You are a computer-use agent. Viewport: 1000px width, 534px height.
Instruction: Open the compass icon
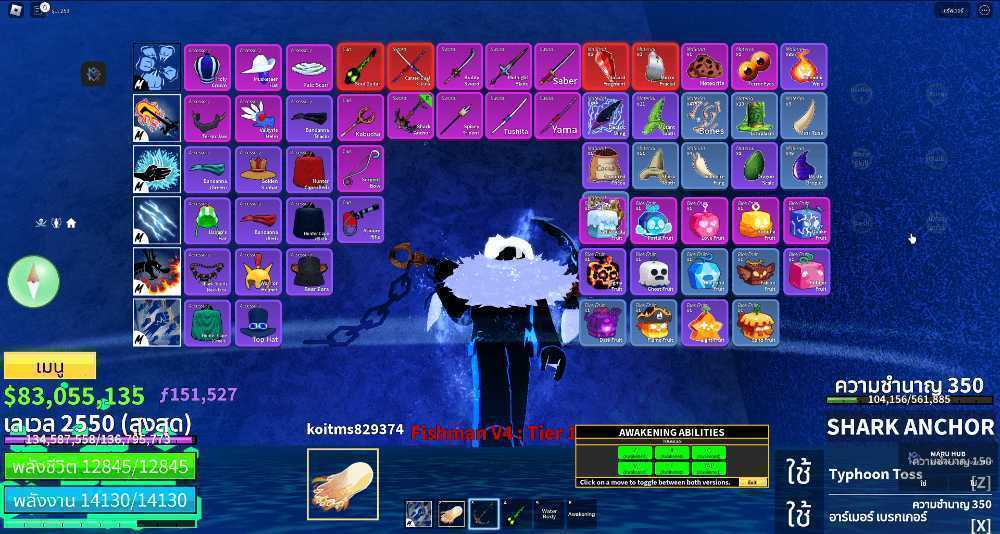[33, 281]
